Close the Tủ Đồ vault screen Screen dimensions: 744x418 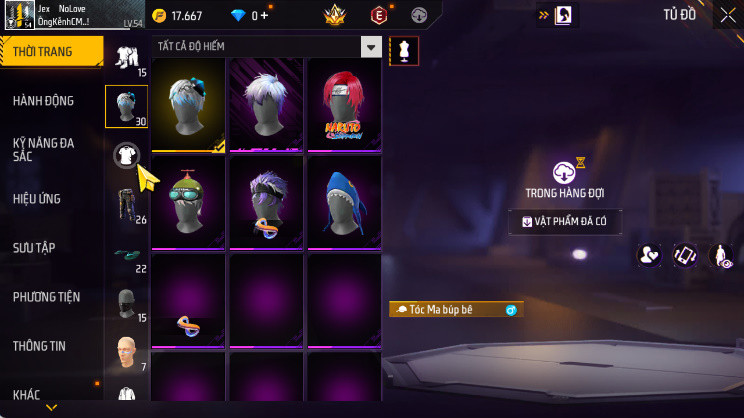[x=727, y=15]
